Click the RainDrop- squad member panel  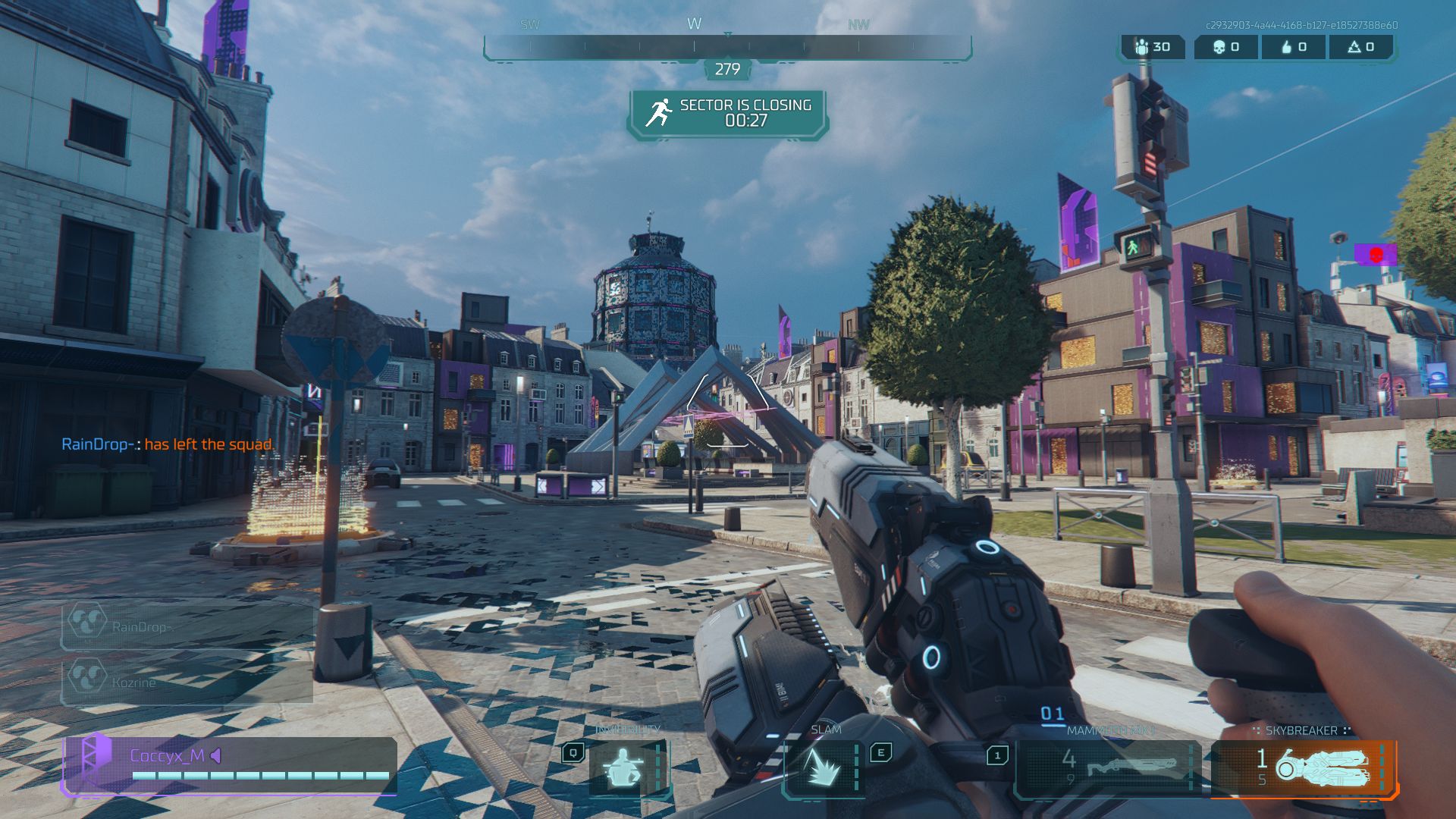pyautogui.click(x=186, y=626)
